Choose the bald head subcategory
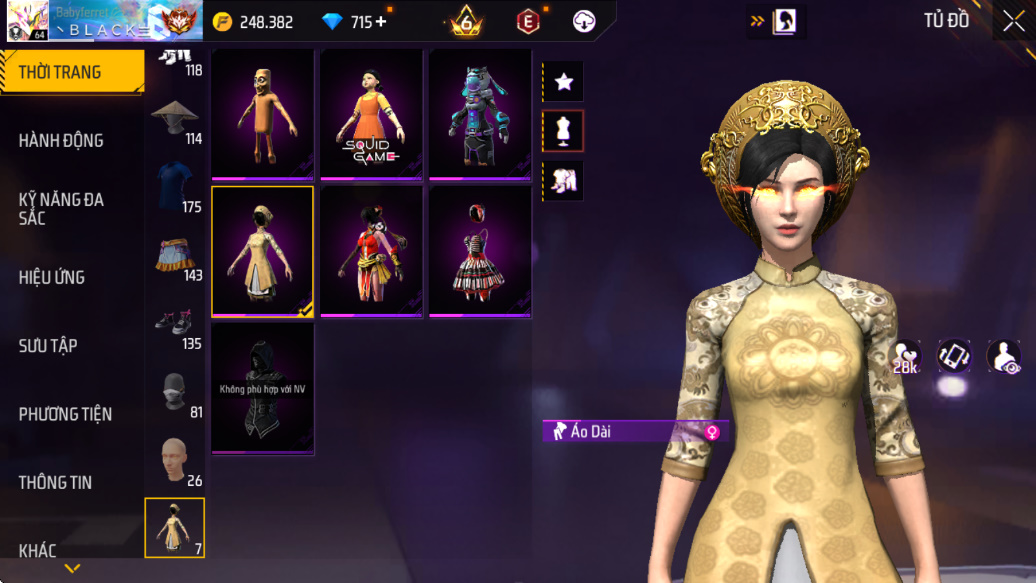 pos(175,460)
